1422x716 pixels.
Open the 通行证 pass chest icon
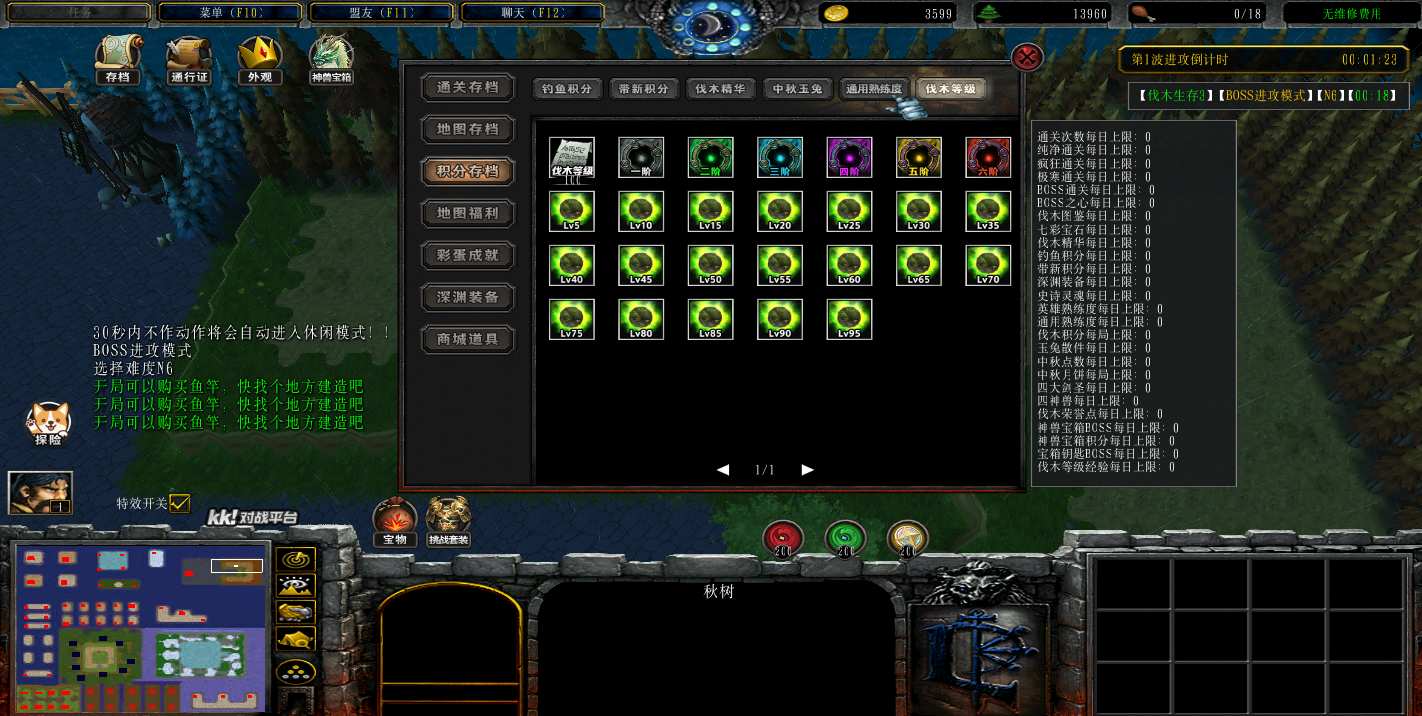pyautogui.click(x=188, y=58)
